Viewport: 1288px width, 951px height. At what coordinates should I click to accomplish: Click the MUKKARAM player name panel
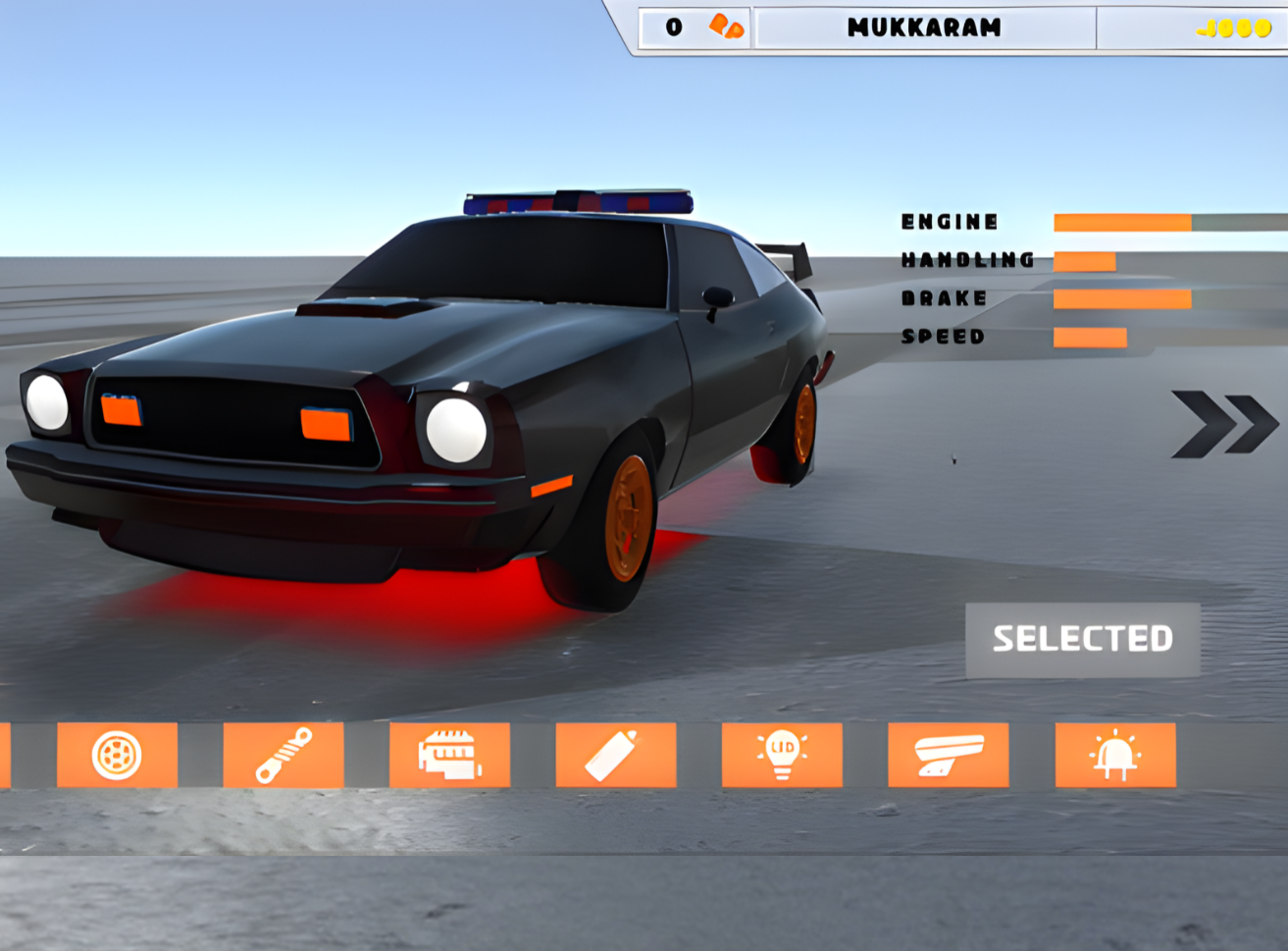[x=924, y=27]
